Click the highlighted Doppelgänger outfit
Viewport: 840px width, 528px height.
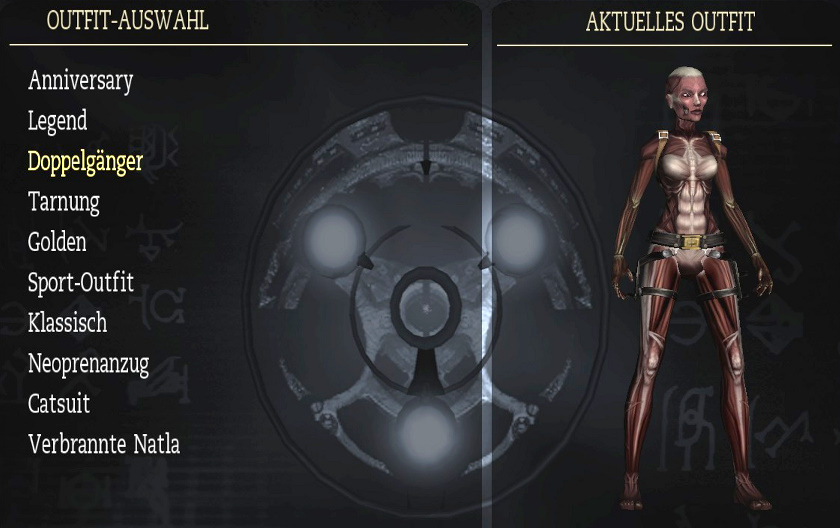click(85, 162)
